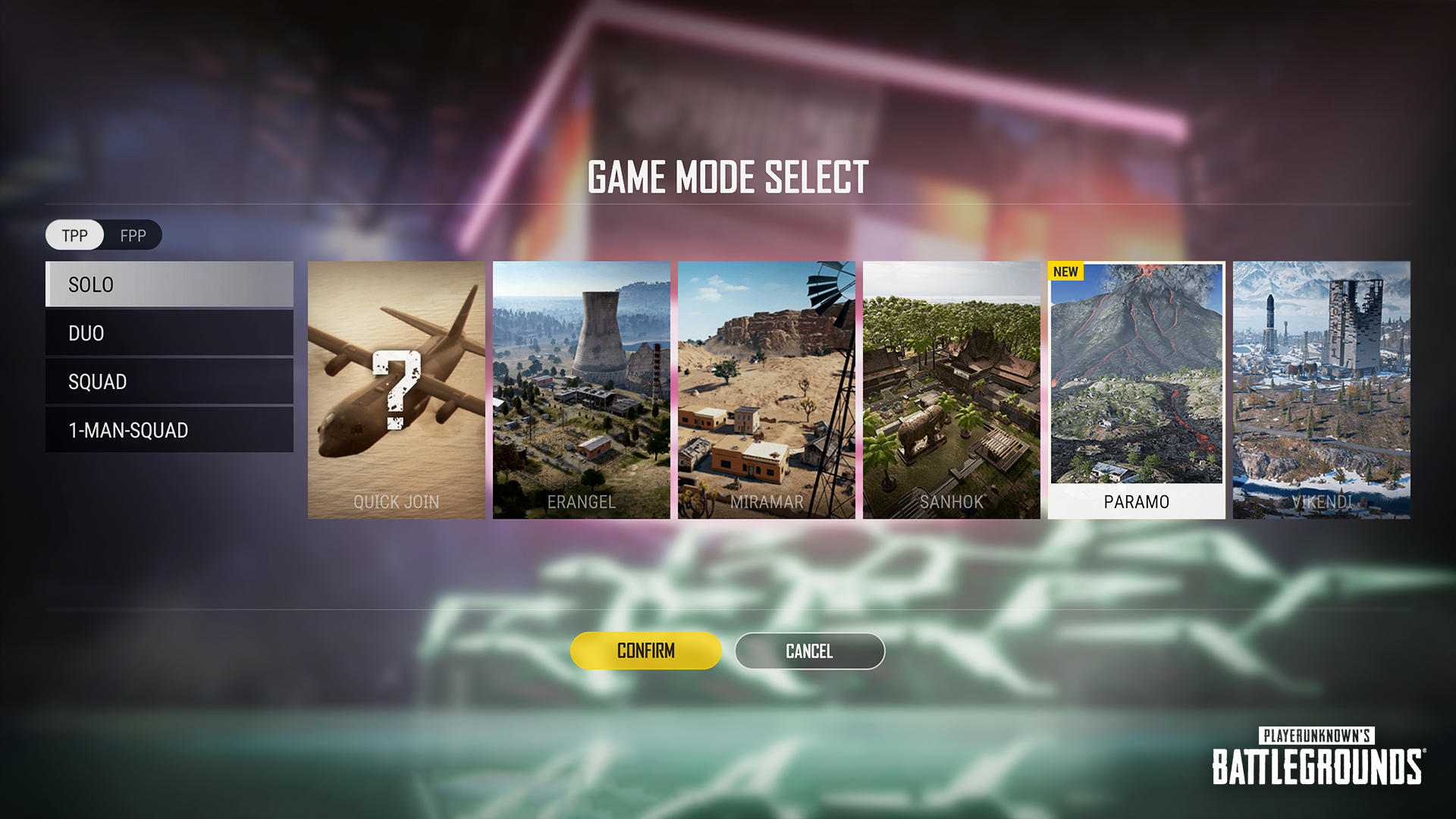1456x819 pixels.
Task: Switch perspective to FPP
Action: 133,236
